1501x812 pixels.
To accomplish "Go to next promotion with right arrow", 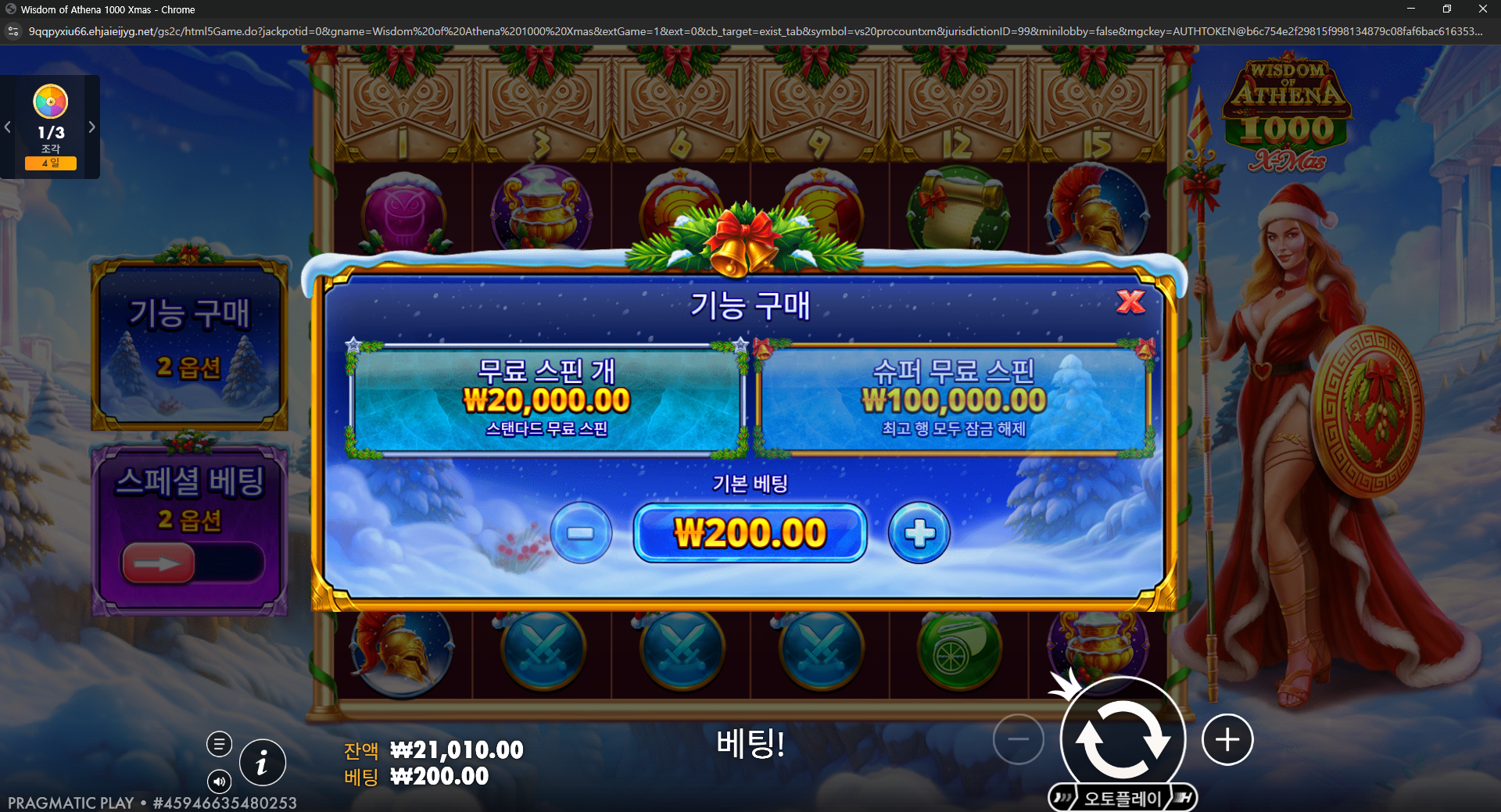I will coord(91,127).
